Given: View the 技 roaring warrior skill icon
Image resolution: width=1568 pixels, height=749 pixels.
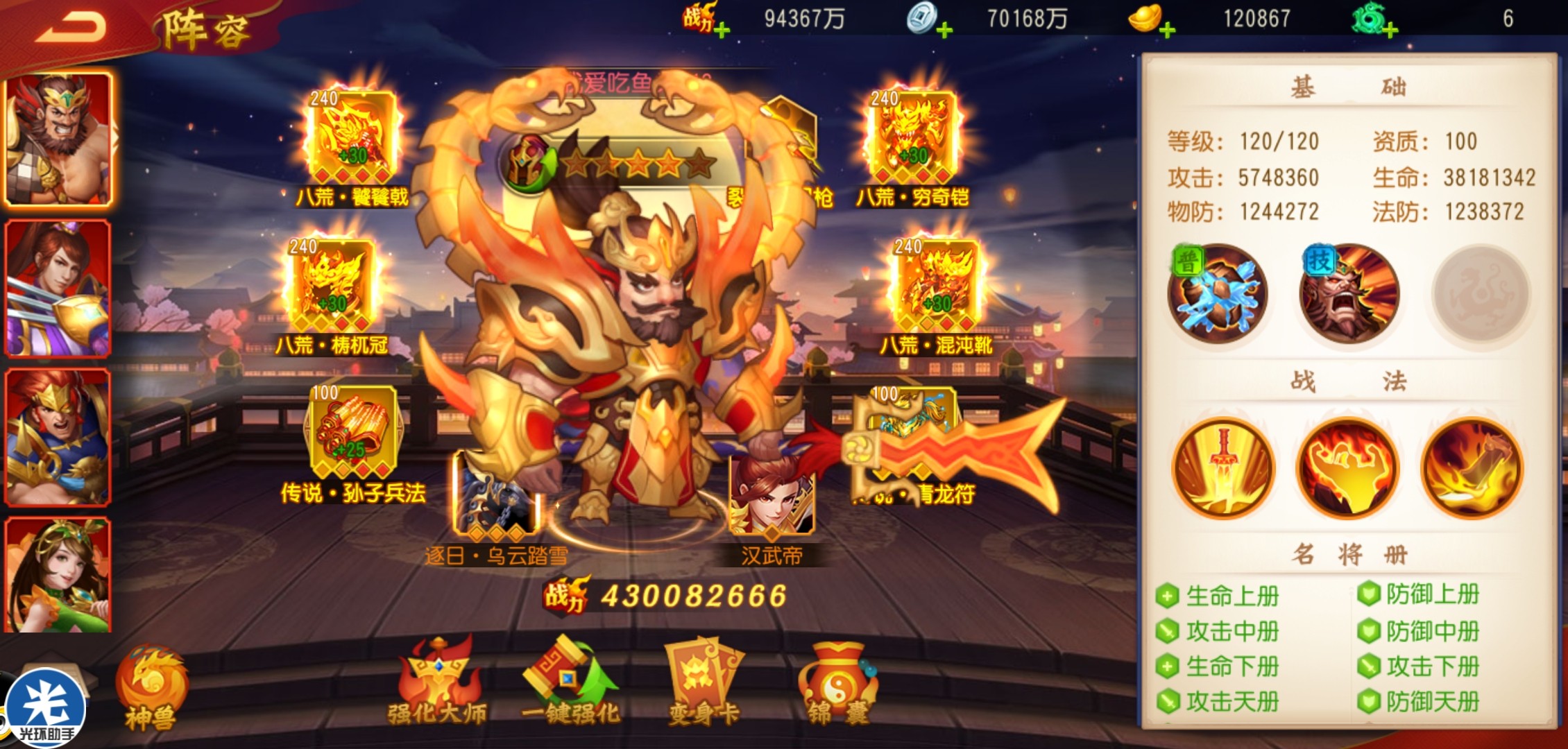Looking at the screenshot, I should click(1349, 295).
